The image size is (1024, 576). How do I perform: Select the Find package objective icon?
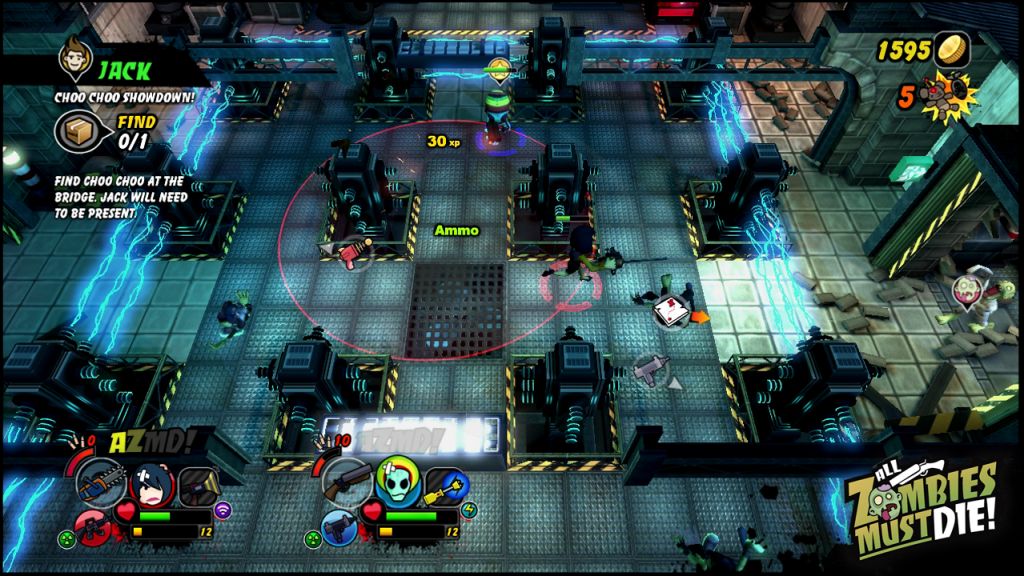click(74, 131)
